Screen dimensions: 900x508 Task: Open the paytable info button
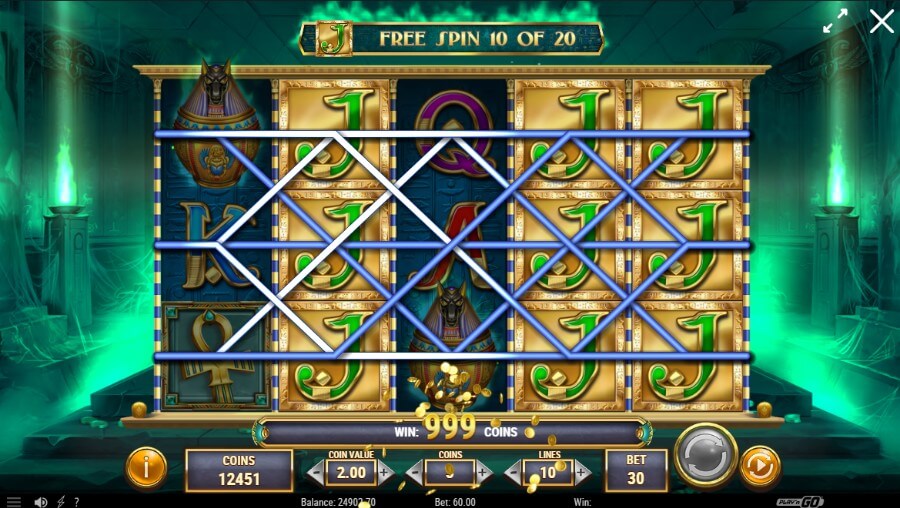[147, 467]
